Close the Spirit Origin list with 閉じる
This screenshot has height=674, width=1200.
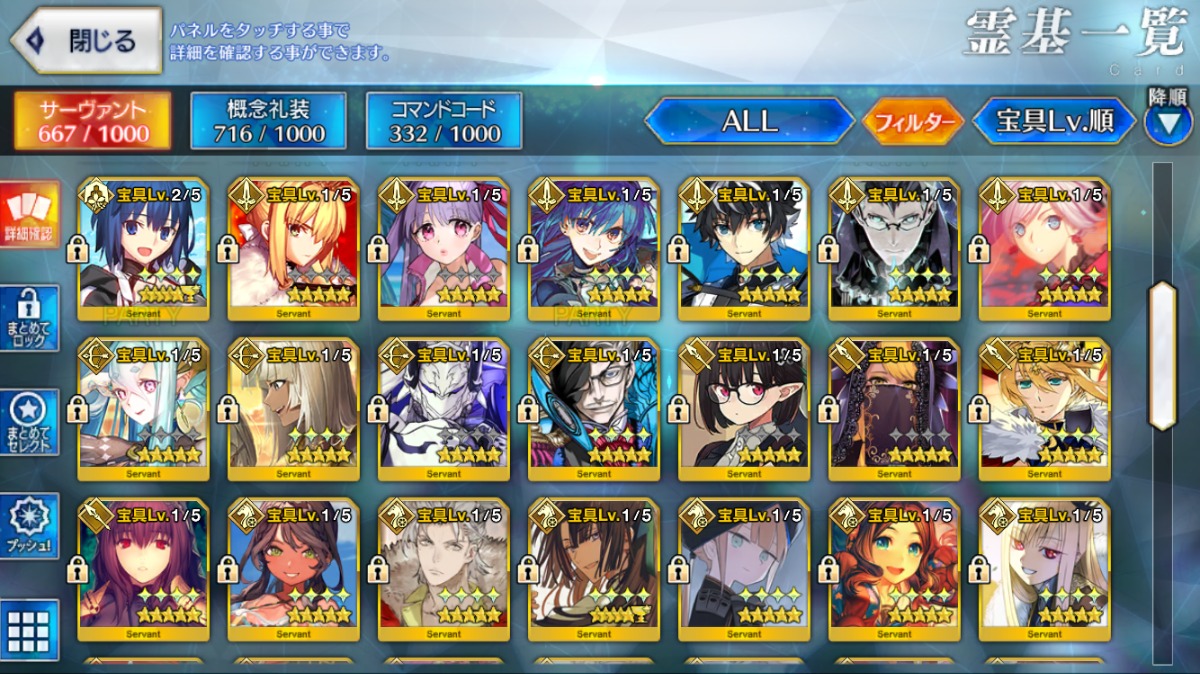(x=86, y=40)
